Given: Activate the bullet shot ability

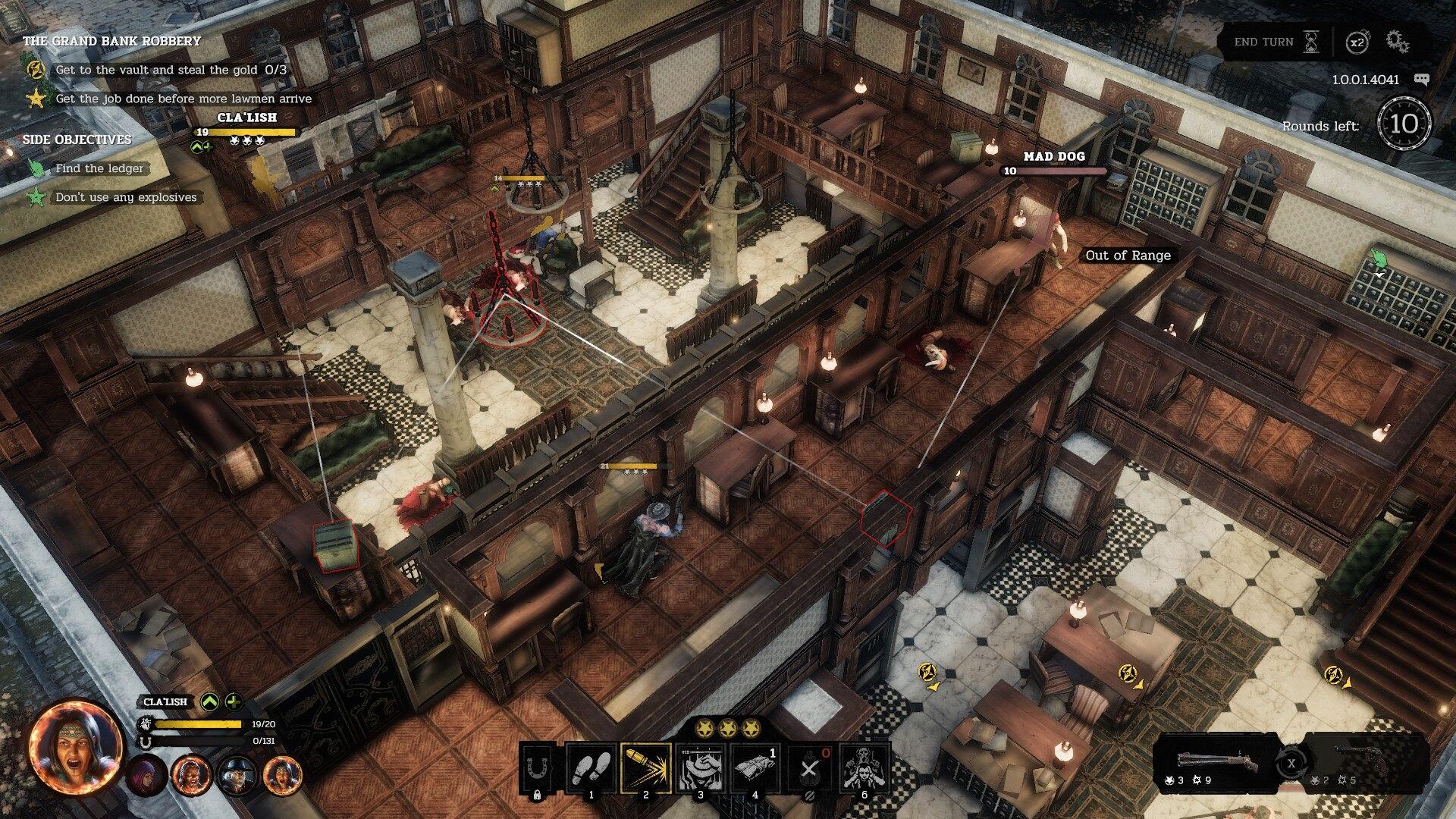Looking at the screenshot, I should pyautogui.click(x=646, y=769).
